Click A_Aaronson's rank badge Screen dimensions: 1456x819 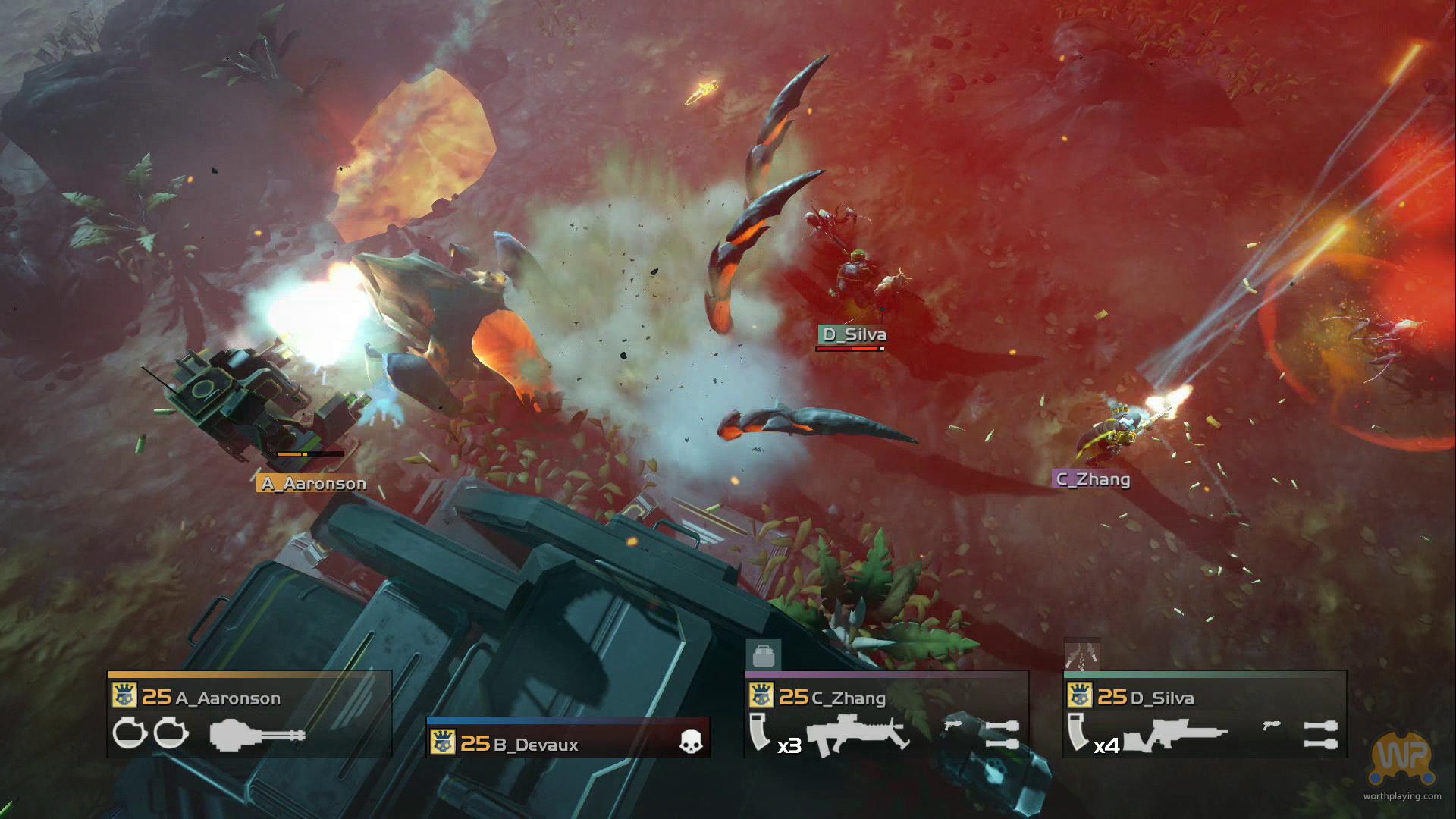coord(123,695)
